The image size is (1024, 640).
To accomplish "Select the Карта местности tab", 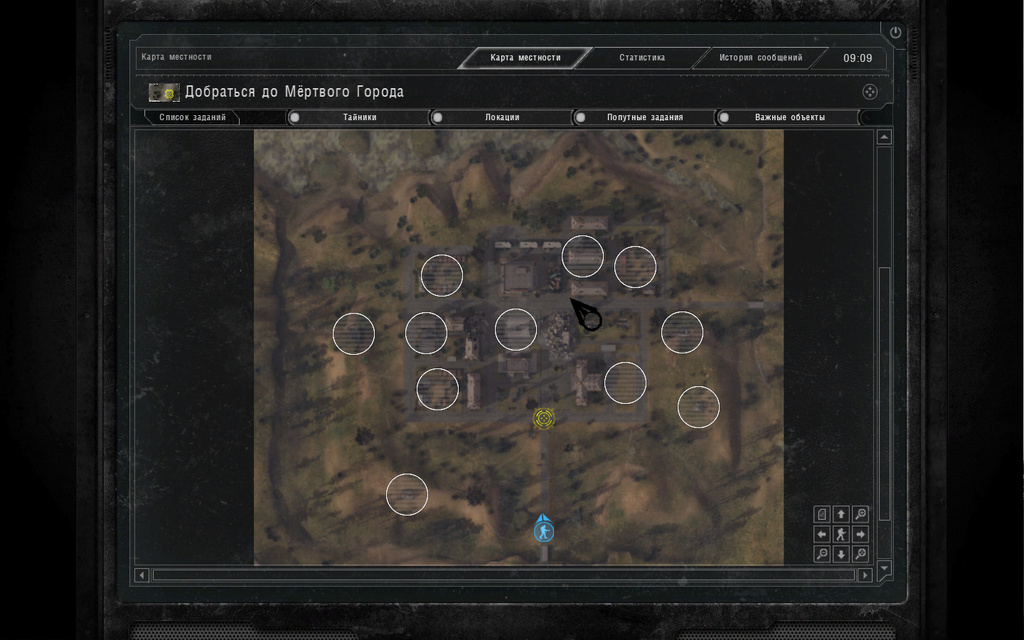I will coord(526,58).
